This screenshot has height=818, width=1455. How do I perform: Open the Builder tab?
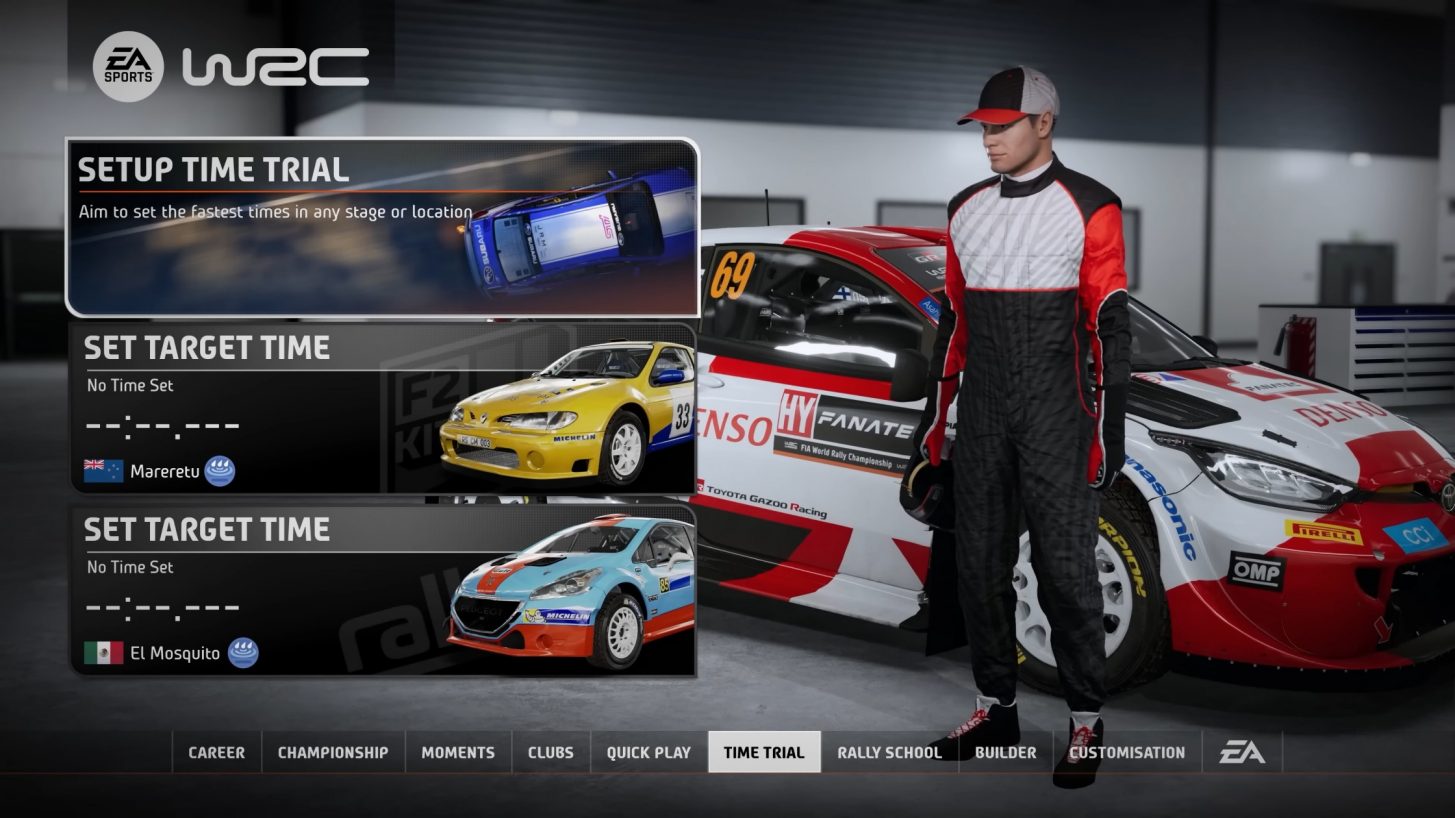point(1005,751)
